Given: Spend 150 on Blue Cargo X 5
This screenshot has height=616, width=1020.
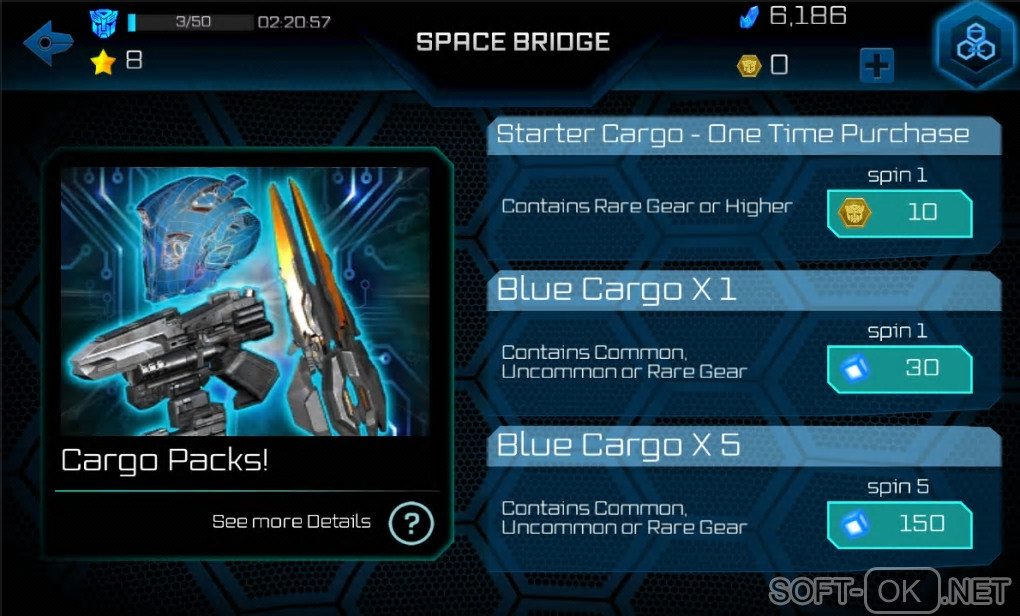Looking at the screenshot, I should click(x=899, y=525).
